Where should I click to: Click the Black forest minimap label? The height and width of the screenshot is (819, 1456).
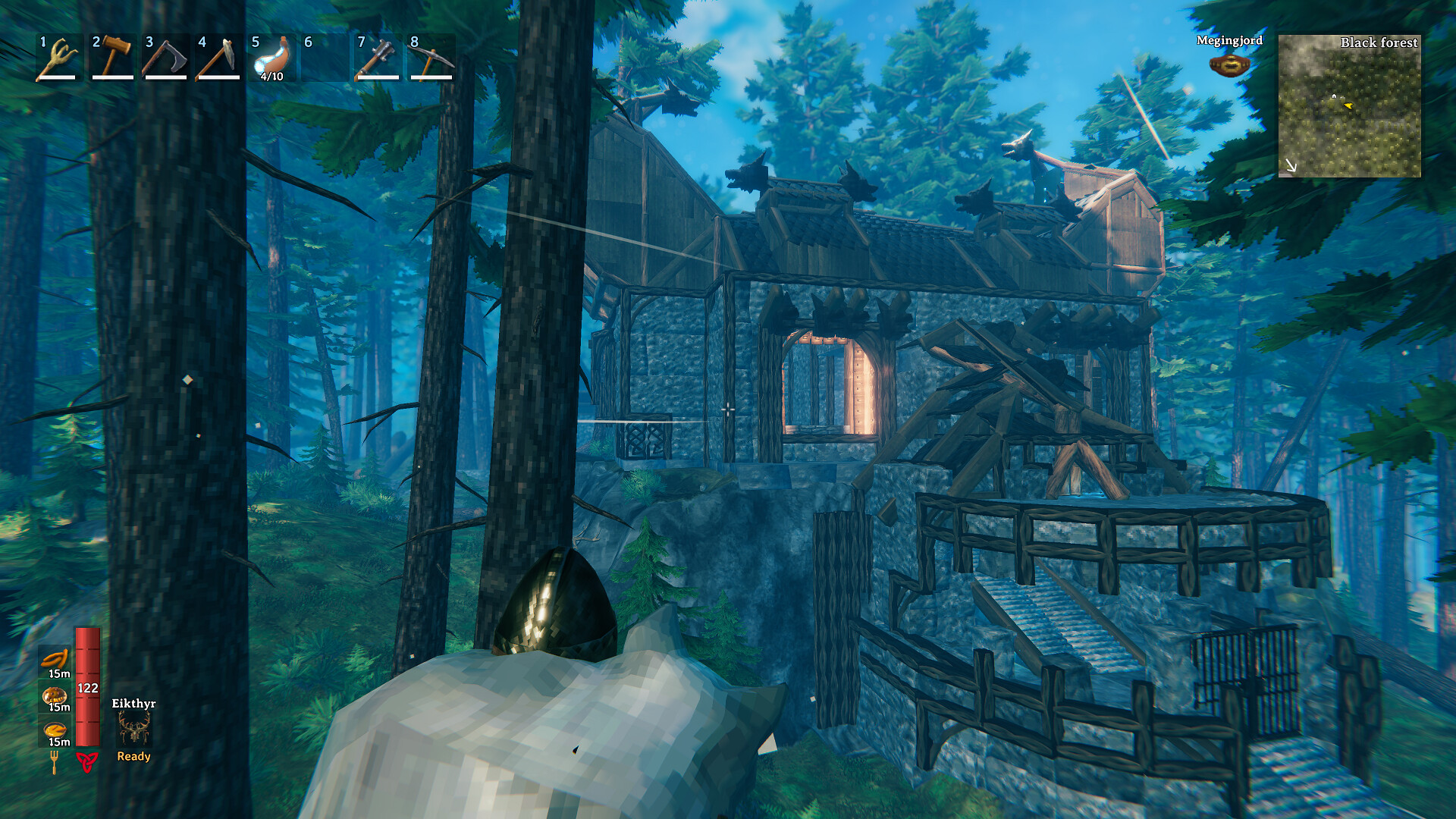[1379, 43]
